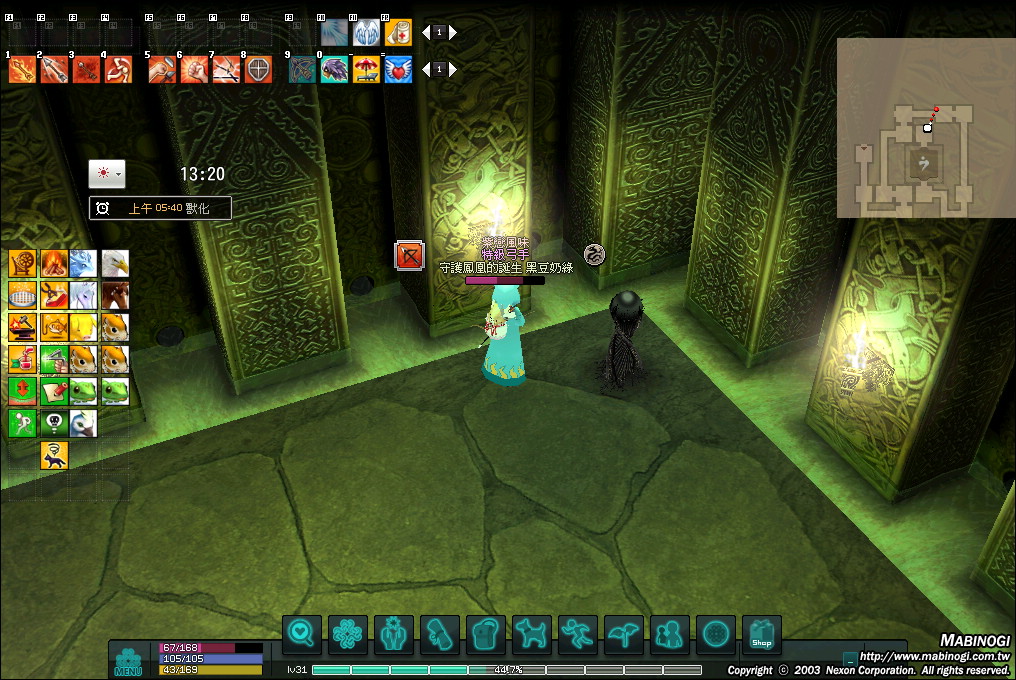The width and height of the screenshot is (1016, 680).
Task: Open the main MENU button
Action: tap(128, 662)
